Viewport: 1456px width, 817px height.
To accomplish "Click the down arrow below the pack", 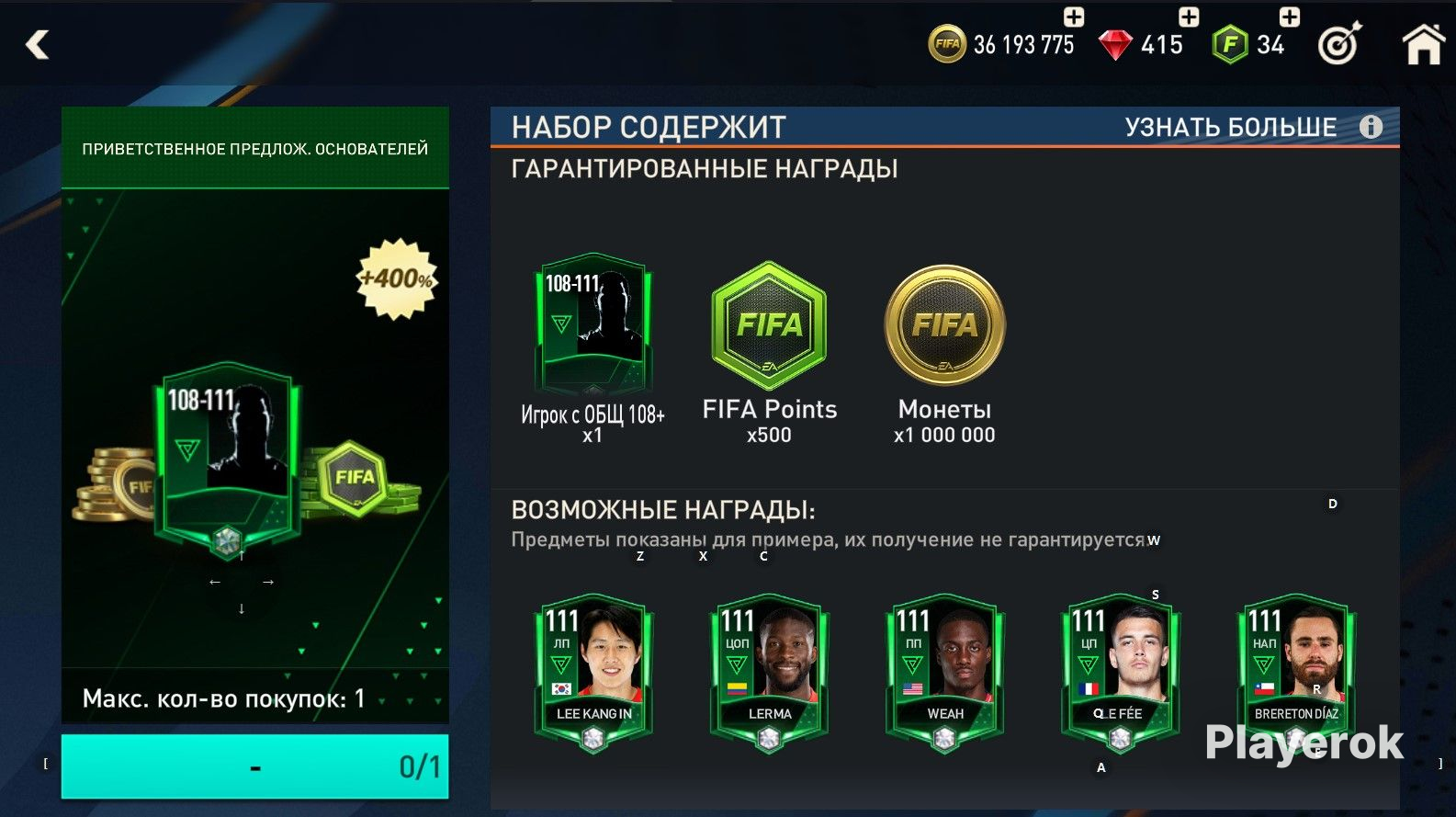I will click(242, 607).
